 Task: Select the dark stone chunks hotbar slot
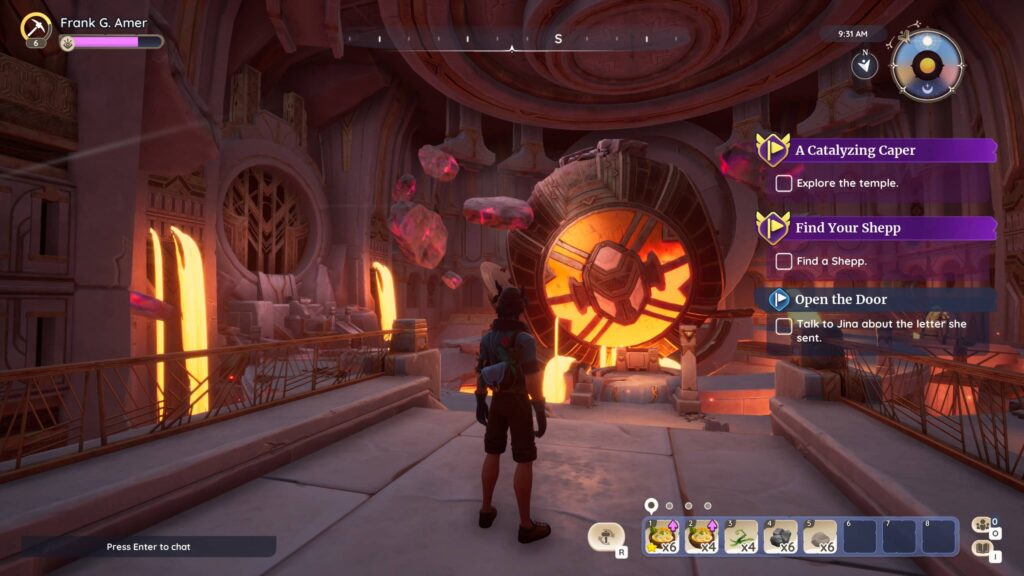780,537
